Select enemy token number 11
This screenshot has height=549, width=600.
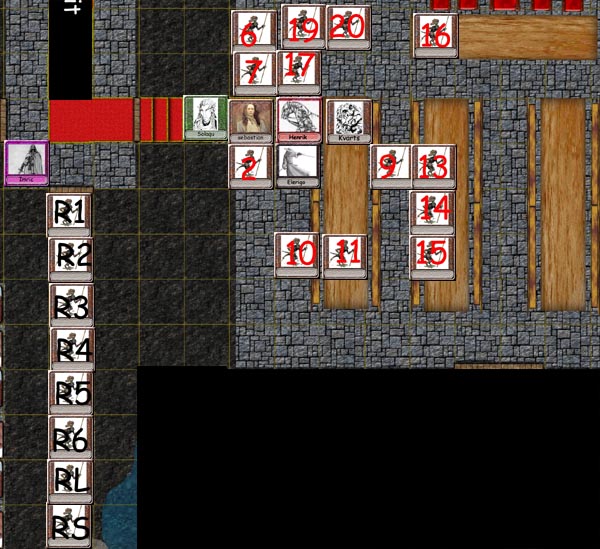345,254
